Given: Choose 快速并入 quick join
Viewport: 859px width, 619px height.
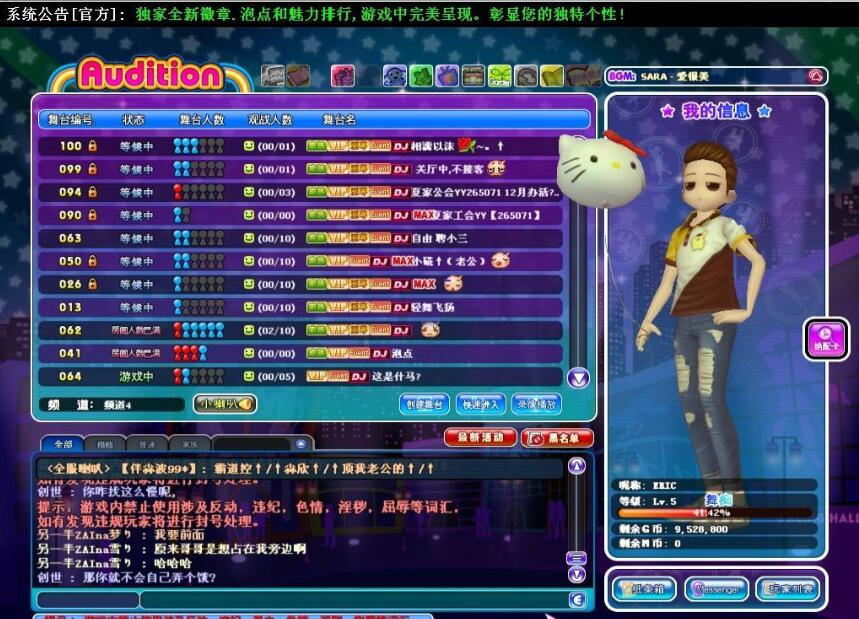Looking at the screenshot, I should pos(481,404).
